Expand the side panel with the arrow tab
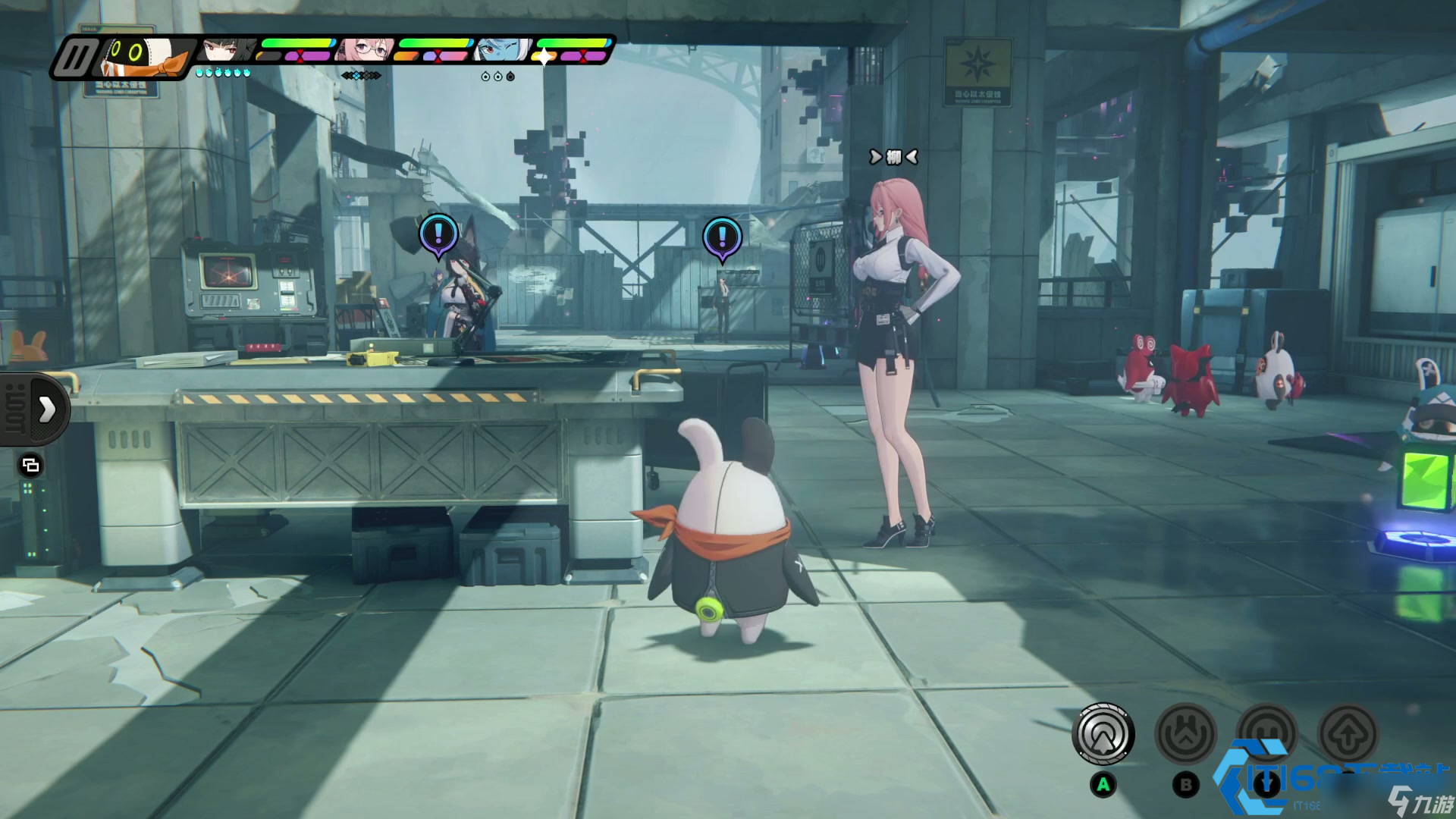The width and height of the screenshot is (1456, 819). pos(45,409)
